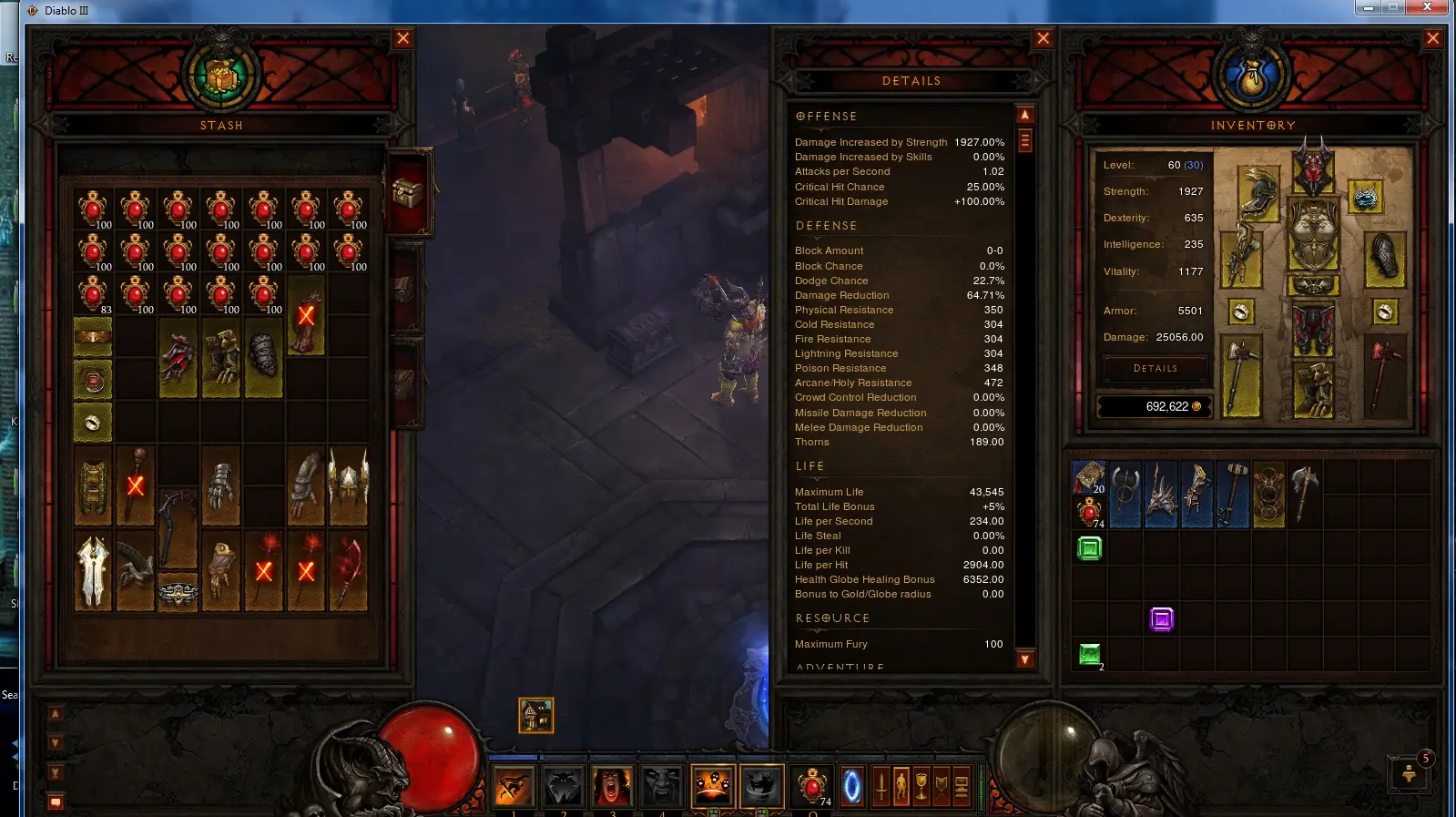Select the equipped chest armor slot
This screenshot has width=1456, height=817.
pos(1313,235)
